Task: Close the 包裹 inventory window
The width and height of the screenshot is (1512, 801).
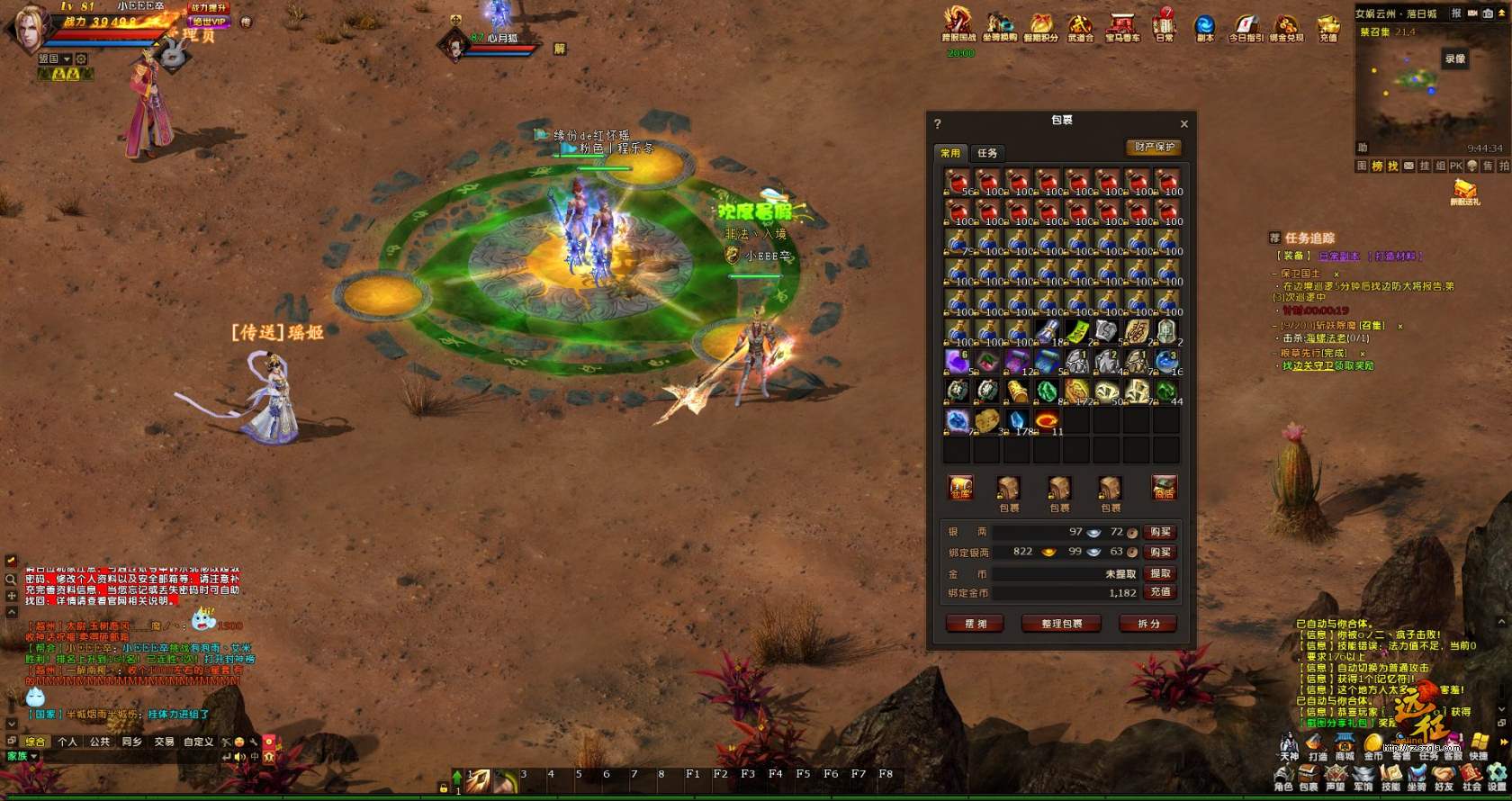Action: (1183, 124)
